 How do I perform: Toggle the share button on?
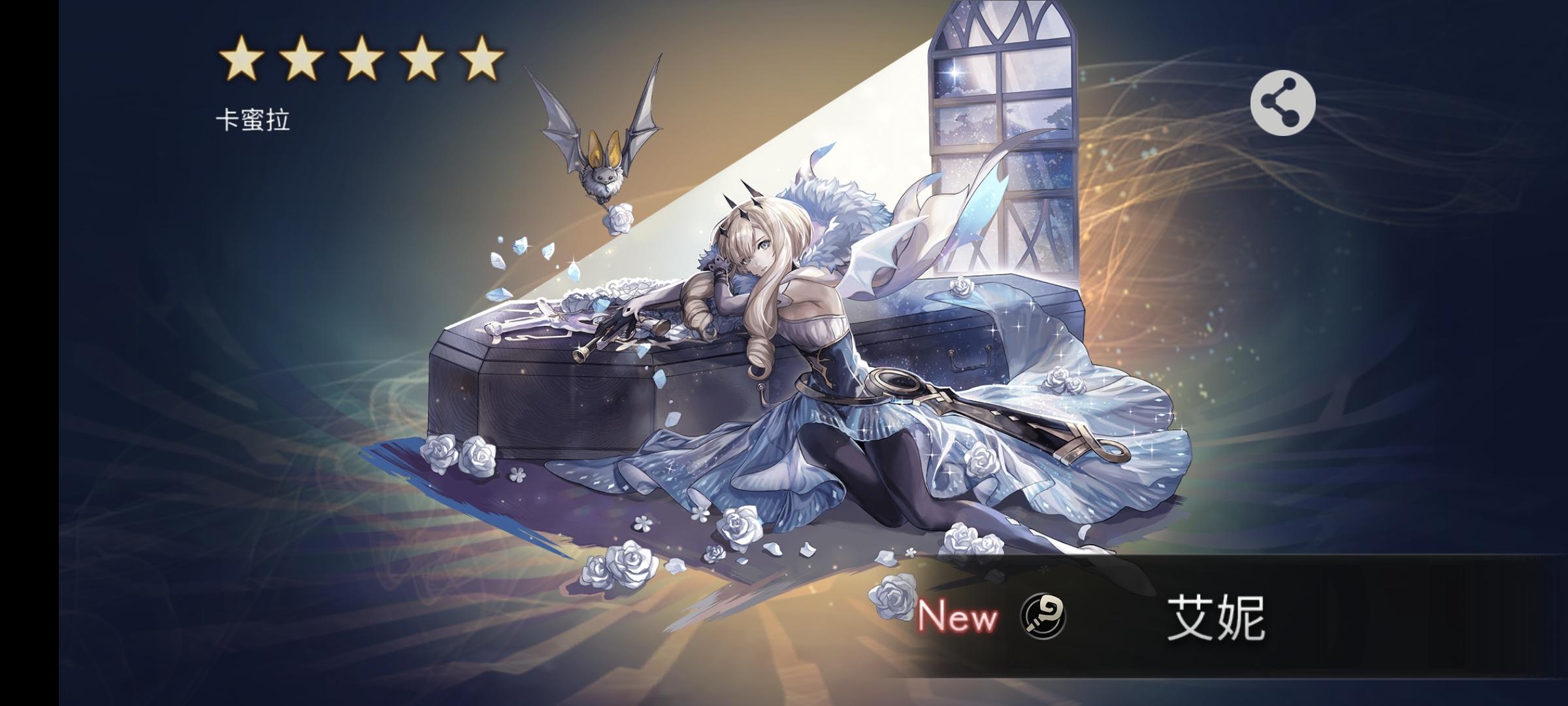(x=1282, y=102)
